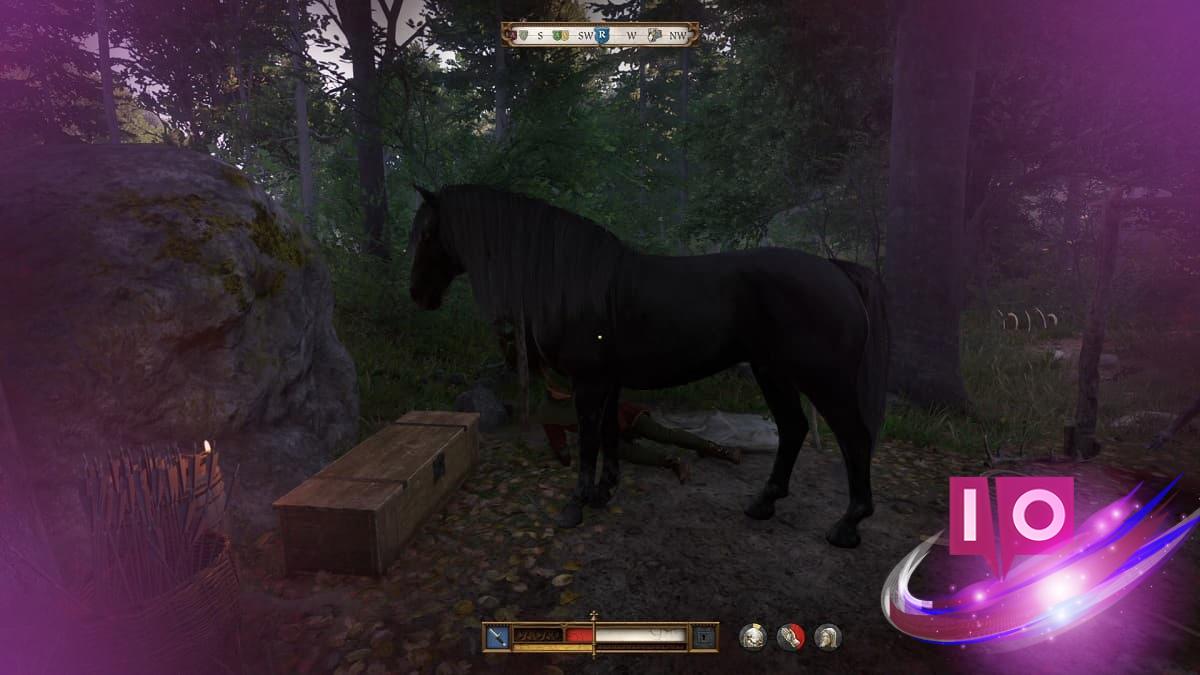Open the crowned skull status icon

click(x=752, y=637)
